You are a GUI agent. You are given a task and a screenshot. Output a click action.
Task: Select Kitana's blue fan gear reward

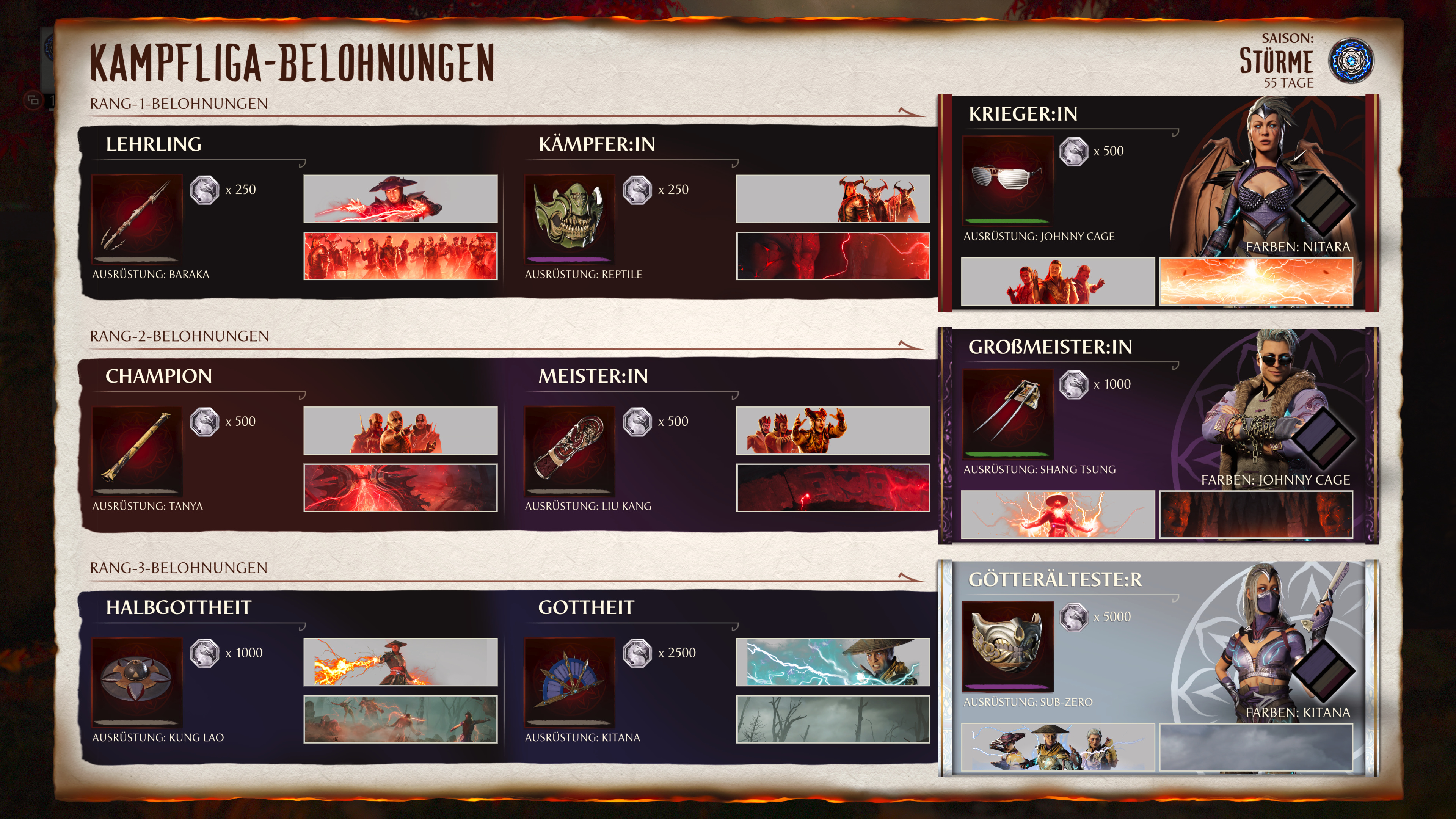coord(569,682)
